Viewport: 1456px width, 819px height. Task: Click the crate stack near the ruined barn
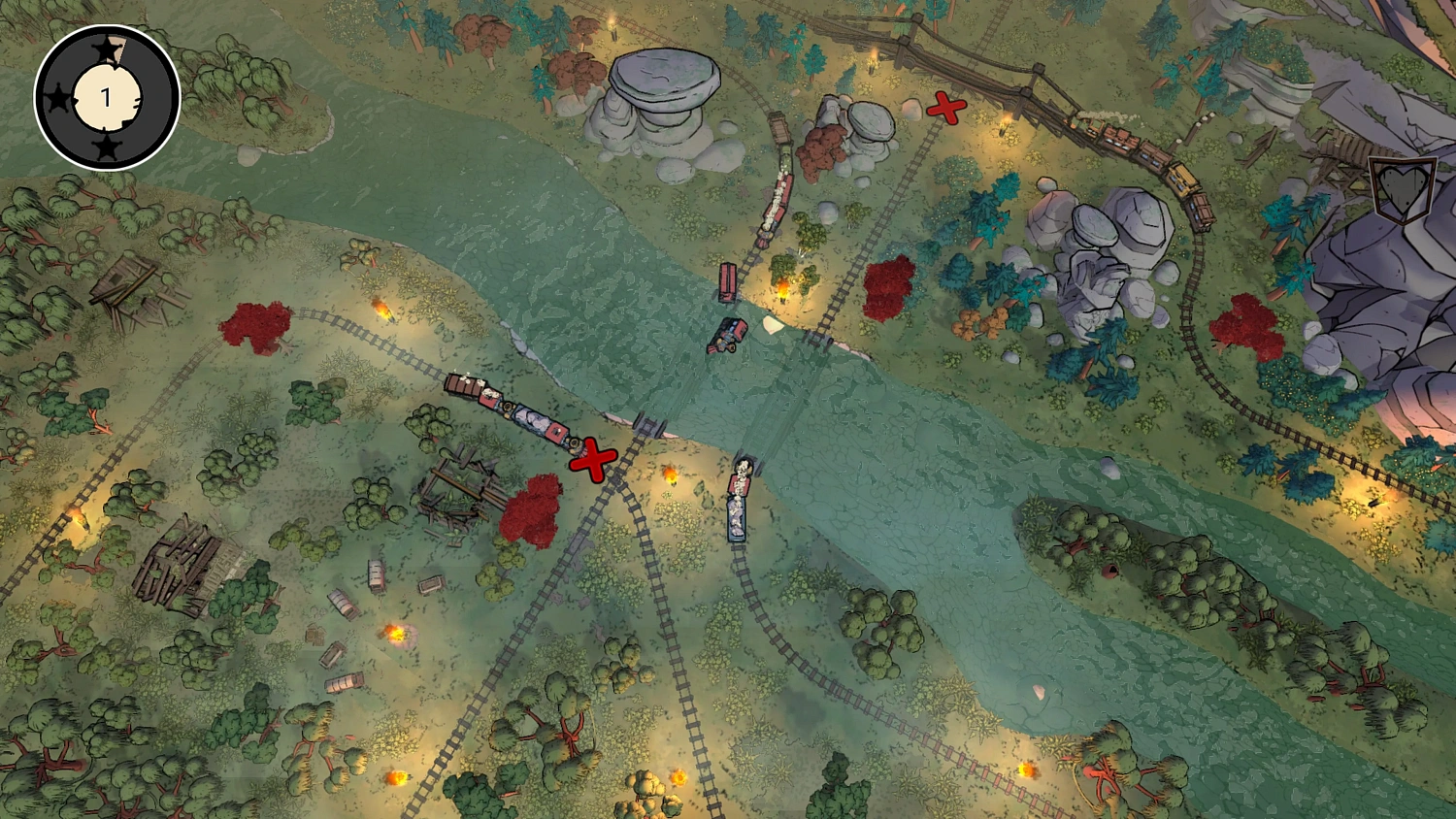[x=315, y=636]
